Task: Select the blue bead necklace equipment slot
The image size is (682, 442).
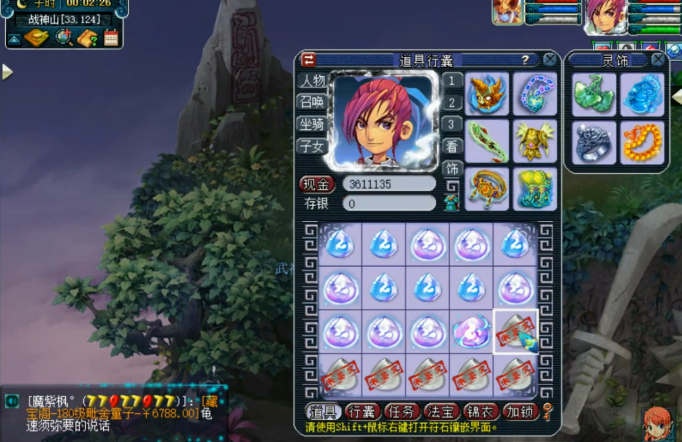Action: coord(535,93)
